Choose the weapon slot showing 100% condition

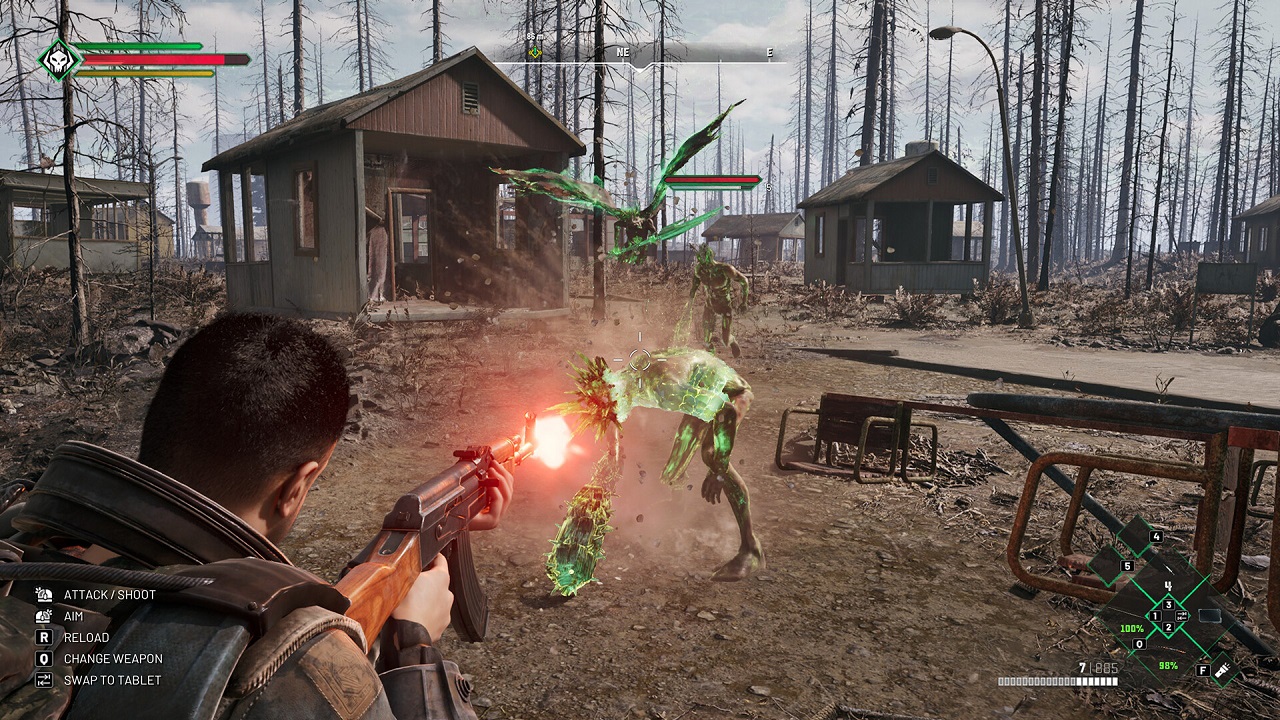pyautogui.click(x=1132, y=629)
